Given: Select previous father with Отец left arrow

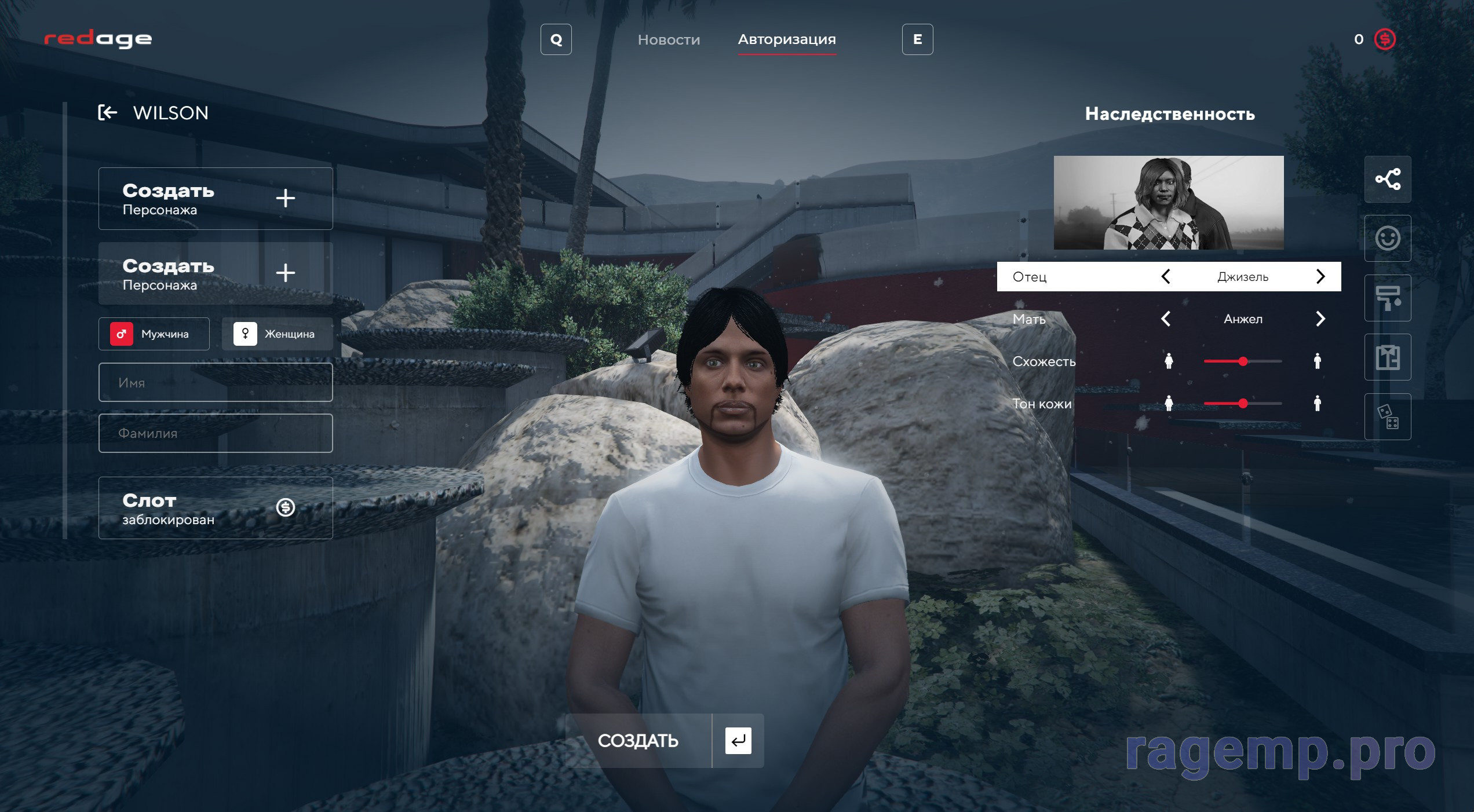Looking at the screenshot, I should 1166,276.
